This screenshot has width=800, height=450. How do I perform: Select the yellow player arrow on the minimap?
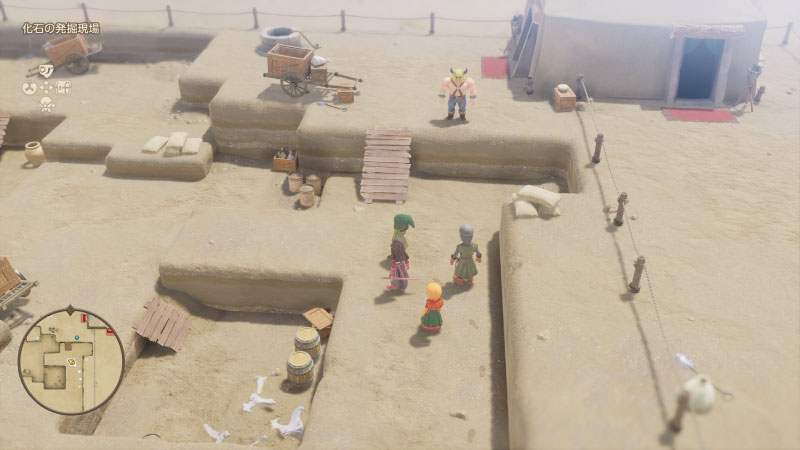pos(71,361)
